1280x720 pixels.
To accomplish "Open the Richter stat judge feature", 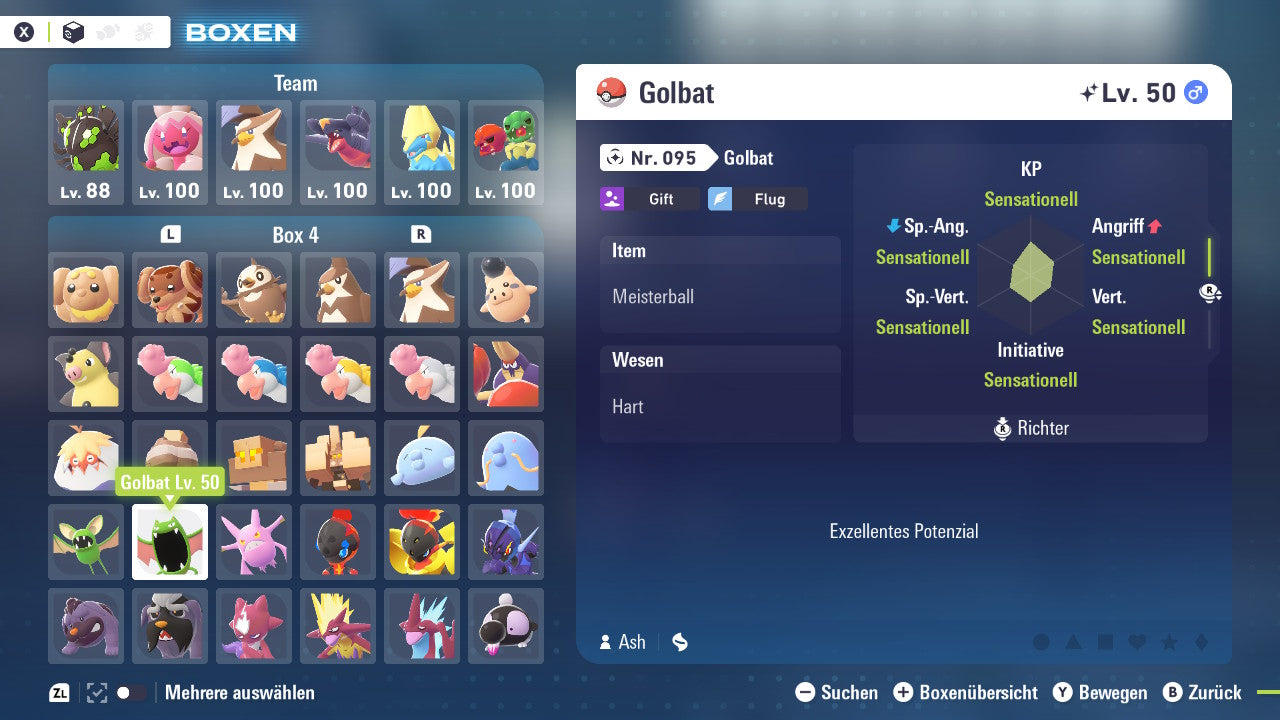I will [x=1030, y=428].
